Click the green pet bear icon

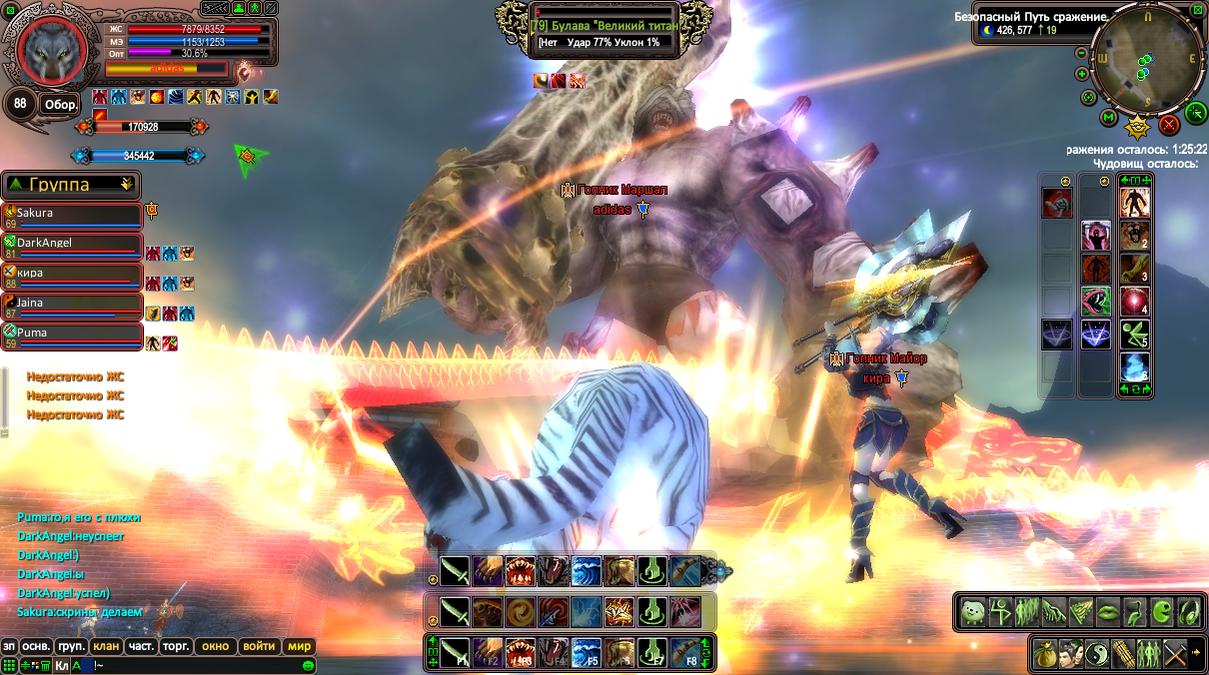[x=973, y=611]
